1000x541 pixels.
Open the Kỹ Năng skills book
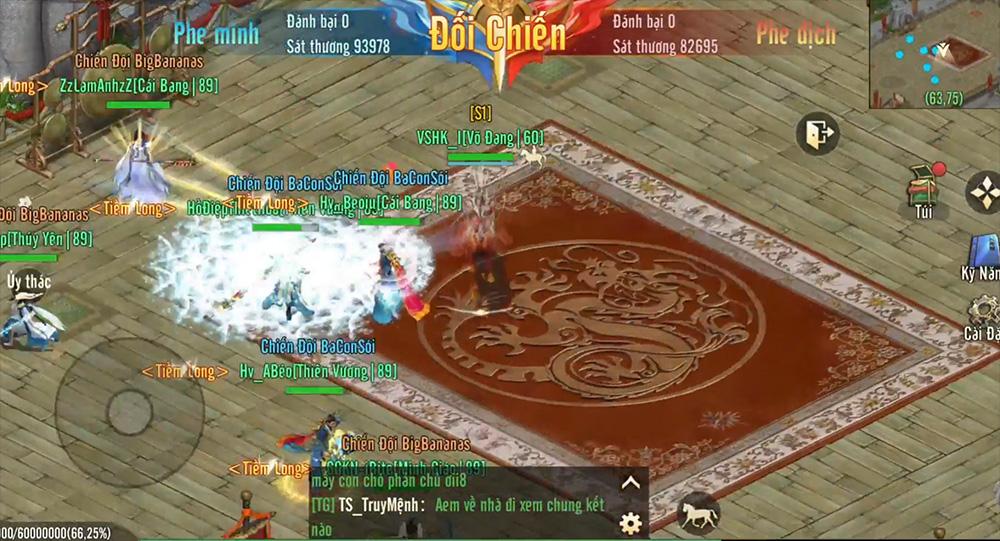click(983, 254)
